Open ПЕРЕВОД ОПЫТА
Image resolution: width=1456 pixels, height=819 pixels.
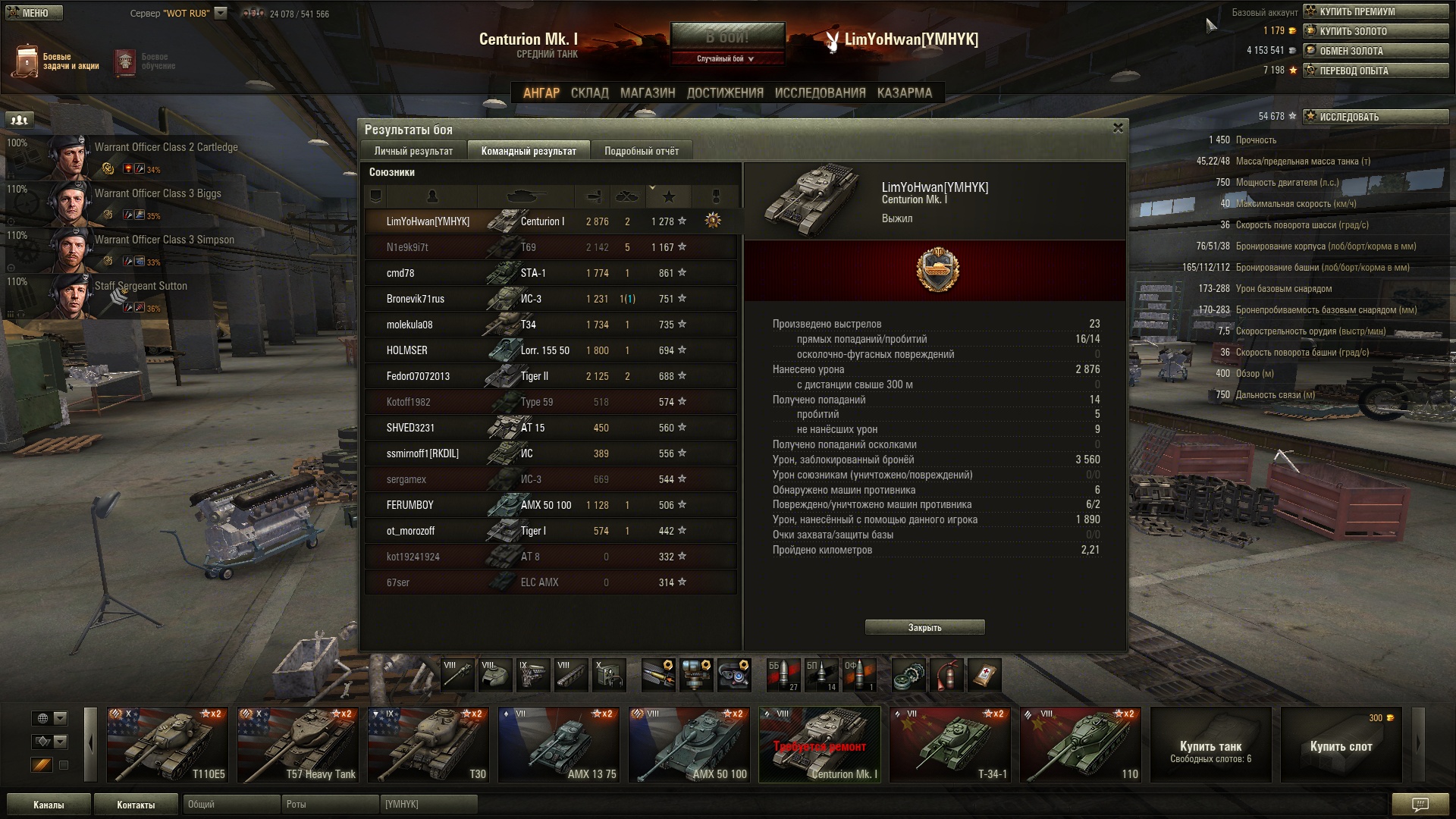[x=1375, y=71]
